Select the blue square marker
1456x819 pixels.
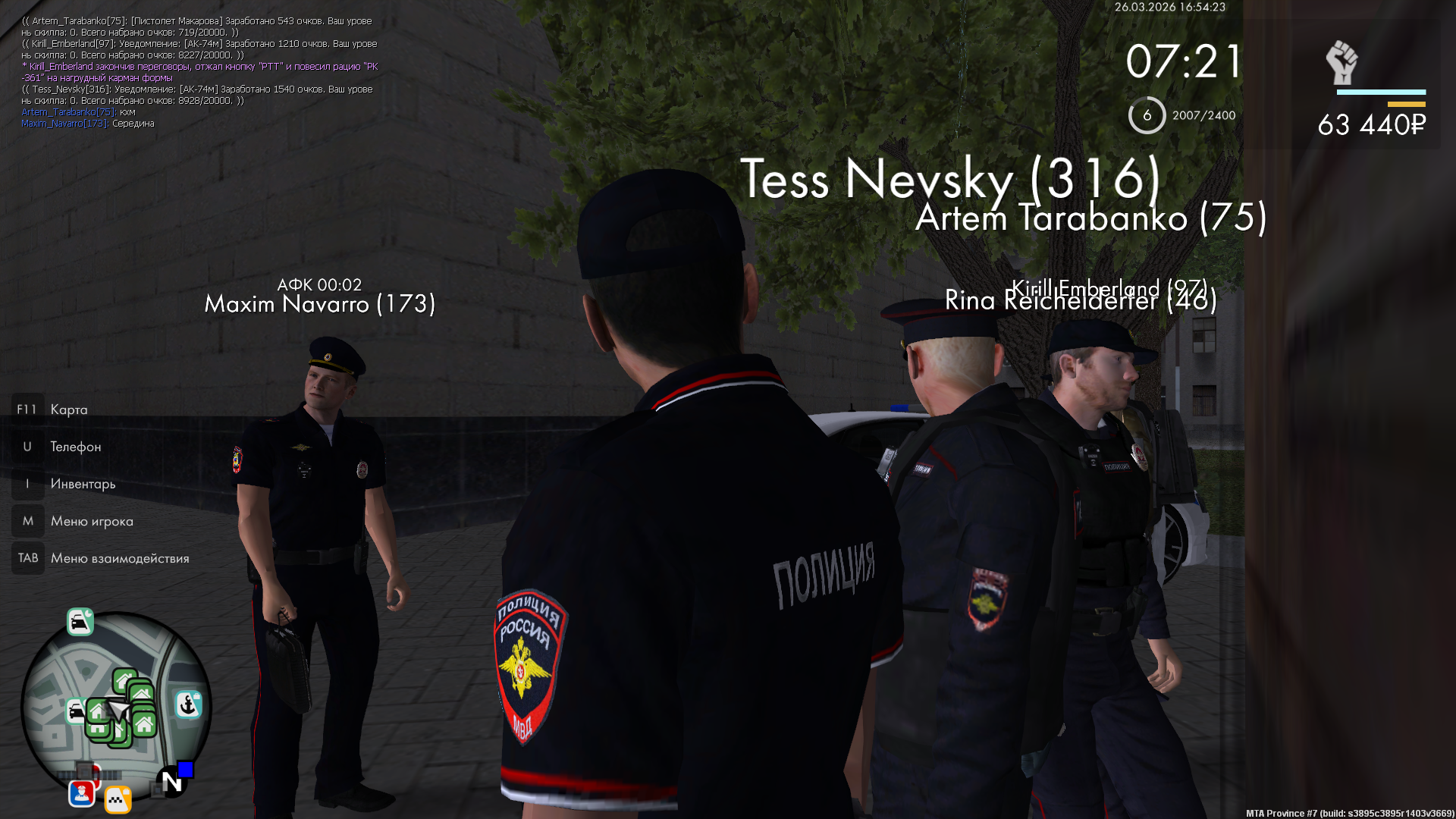point(186,770)
